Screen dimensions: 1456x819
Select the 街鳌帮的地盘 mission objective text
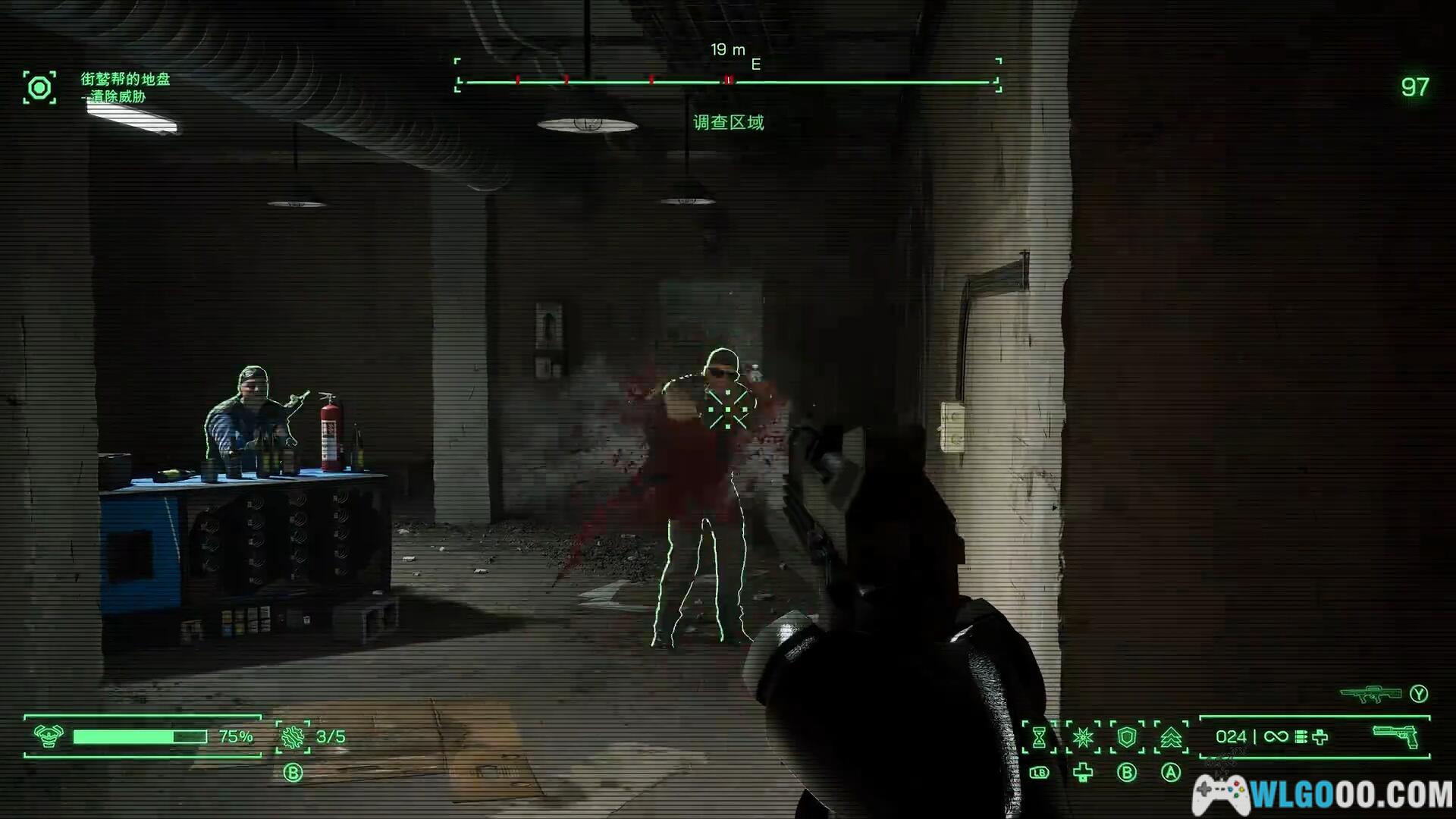[126, 79]
